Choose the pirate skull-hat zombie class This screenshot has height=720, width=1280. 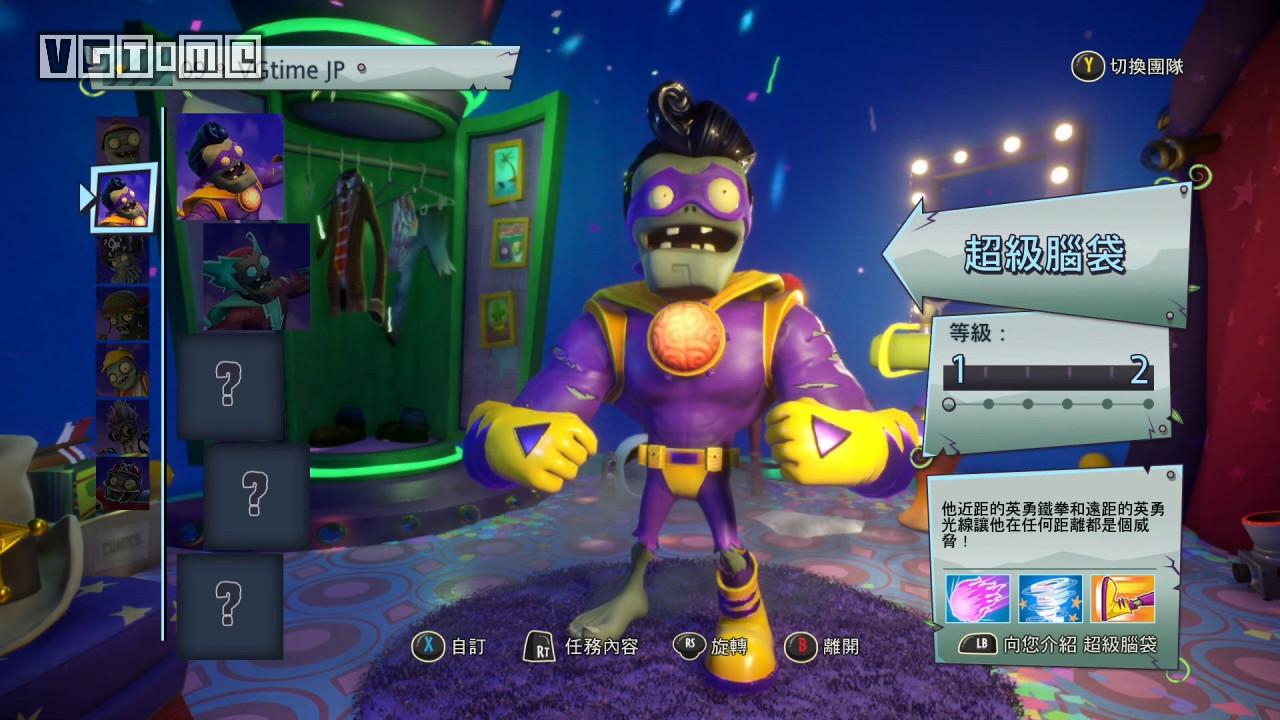coord(123,257)
